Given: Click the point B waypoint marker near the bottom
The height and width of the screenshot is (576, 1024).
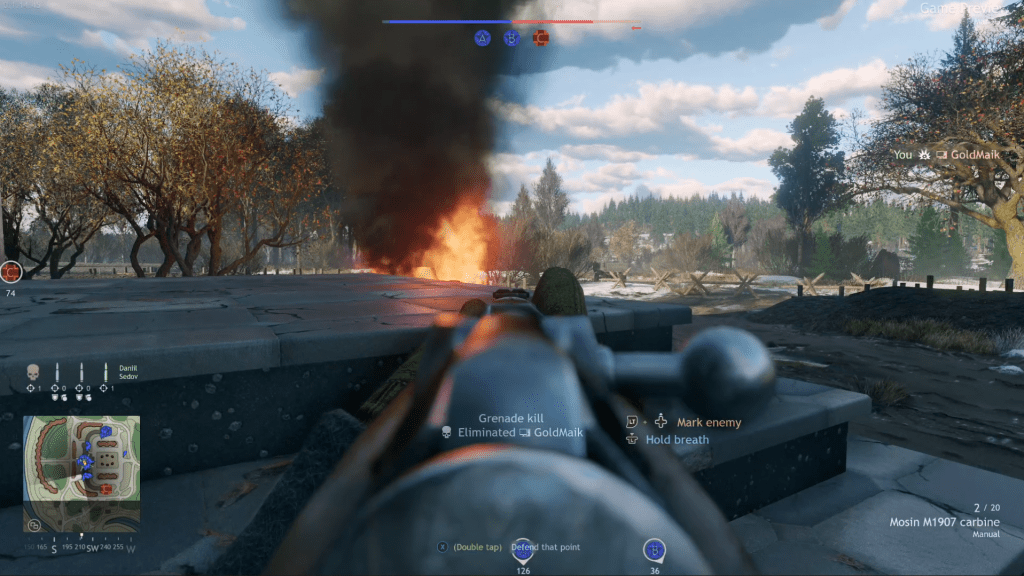Looking at the screenshot, I should pyautogui.click(x=654, y=550).
